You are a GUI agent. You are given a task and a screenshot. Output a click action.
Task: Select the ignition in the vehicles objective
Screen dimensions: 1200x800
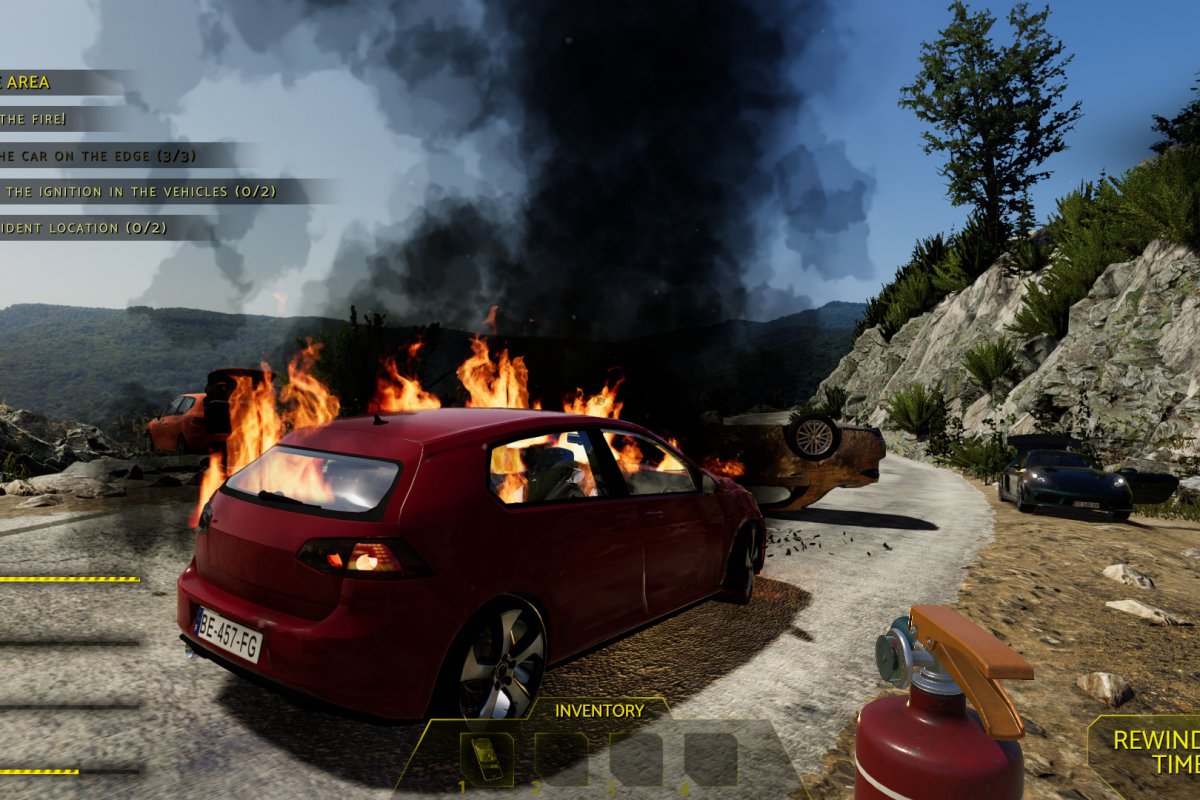138,191
